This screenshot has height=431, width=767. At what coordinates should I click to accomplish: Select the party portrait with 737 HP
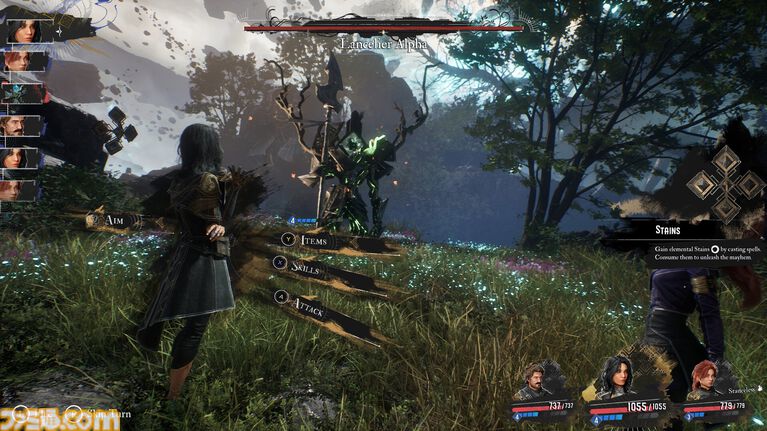point(538,383)
